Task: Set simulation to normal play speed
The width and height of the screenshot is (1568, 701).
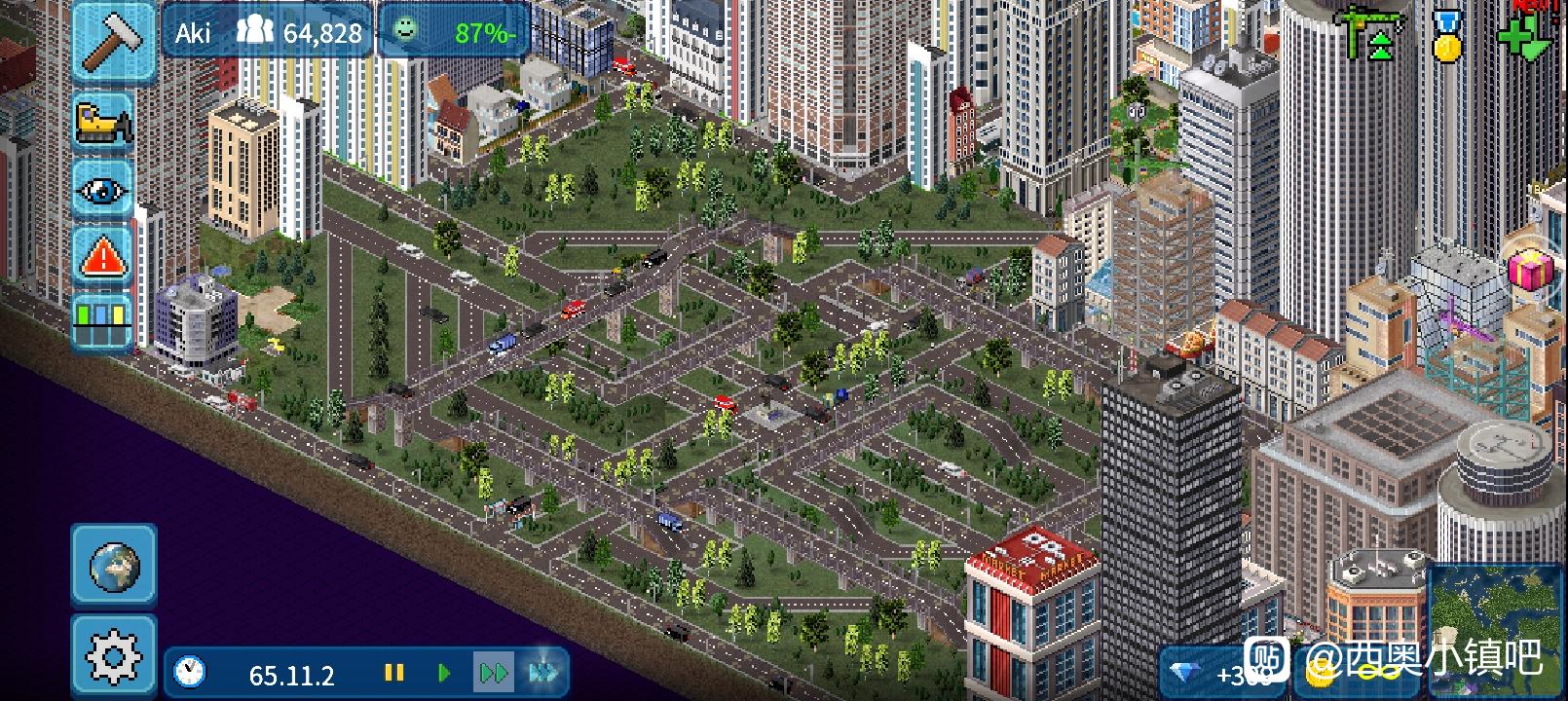Action: click(444, 673)
